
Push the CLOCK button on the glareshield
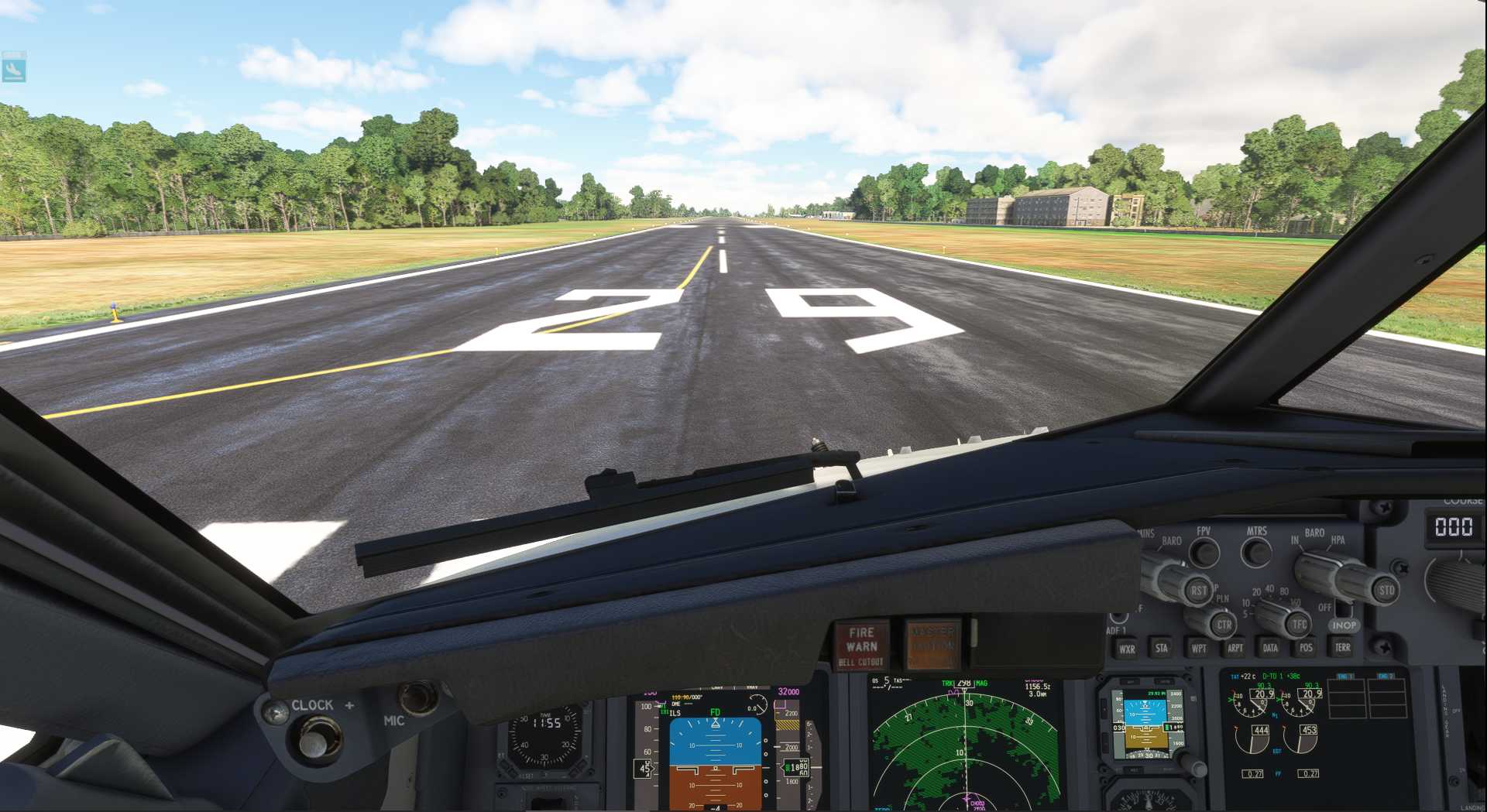point(314,742)
